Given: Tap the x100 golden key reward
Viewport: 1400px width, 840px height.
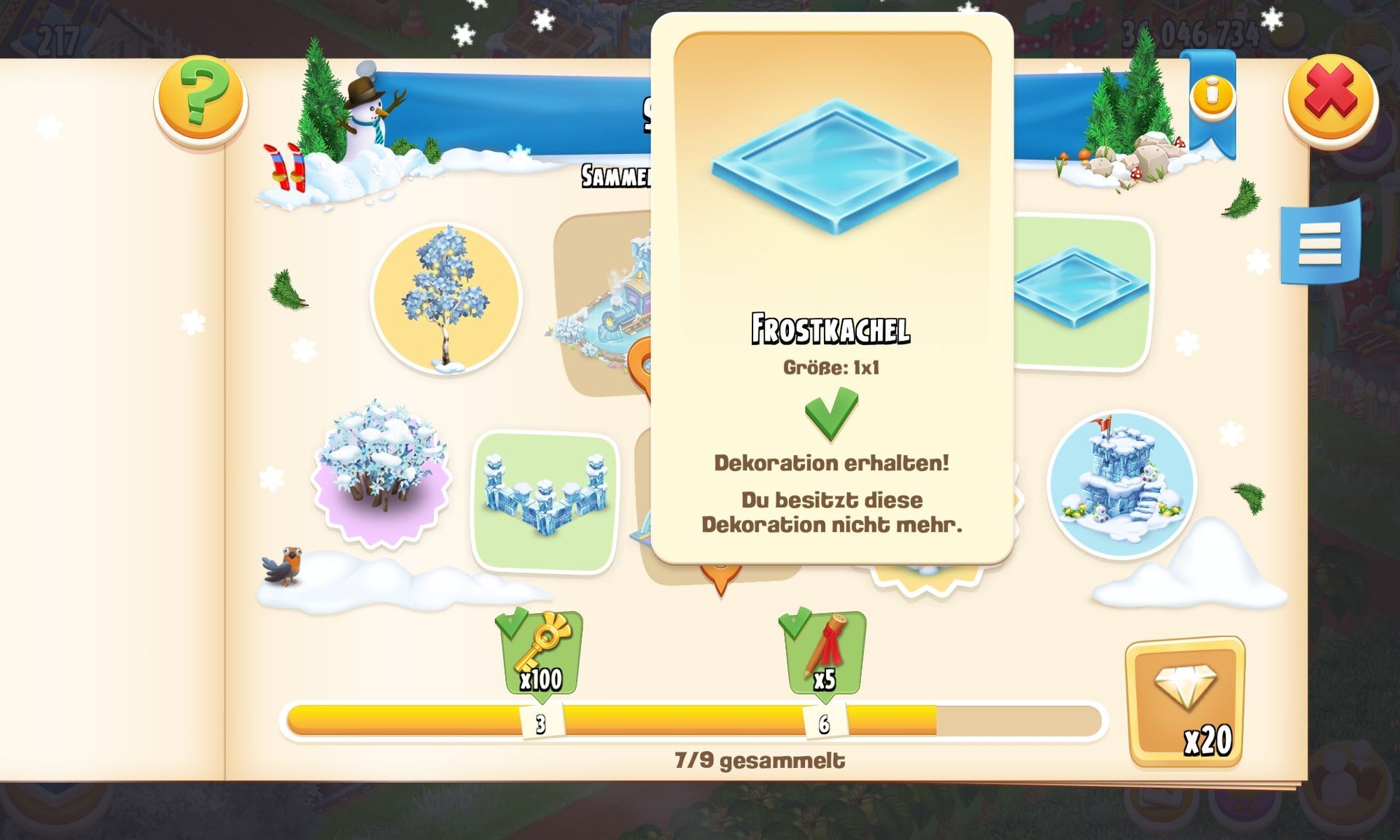Looking at the screenshot, I should pyautogui.click(x=540, y=654).
